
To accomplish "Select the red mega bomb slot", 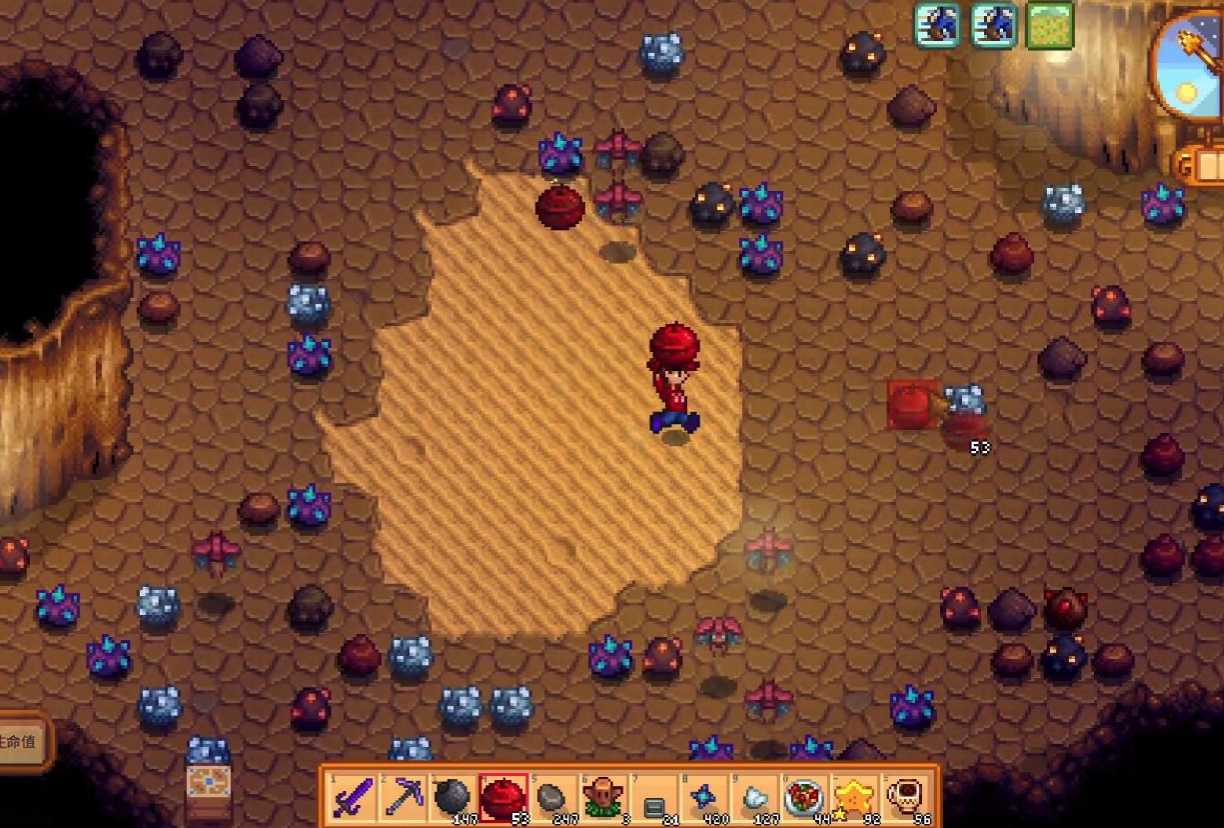I will pyautogui.click(x=504, y=797).
